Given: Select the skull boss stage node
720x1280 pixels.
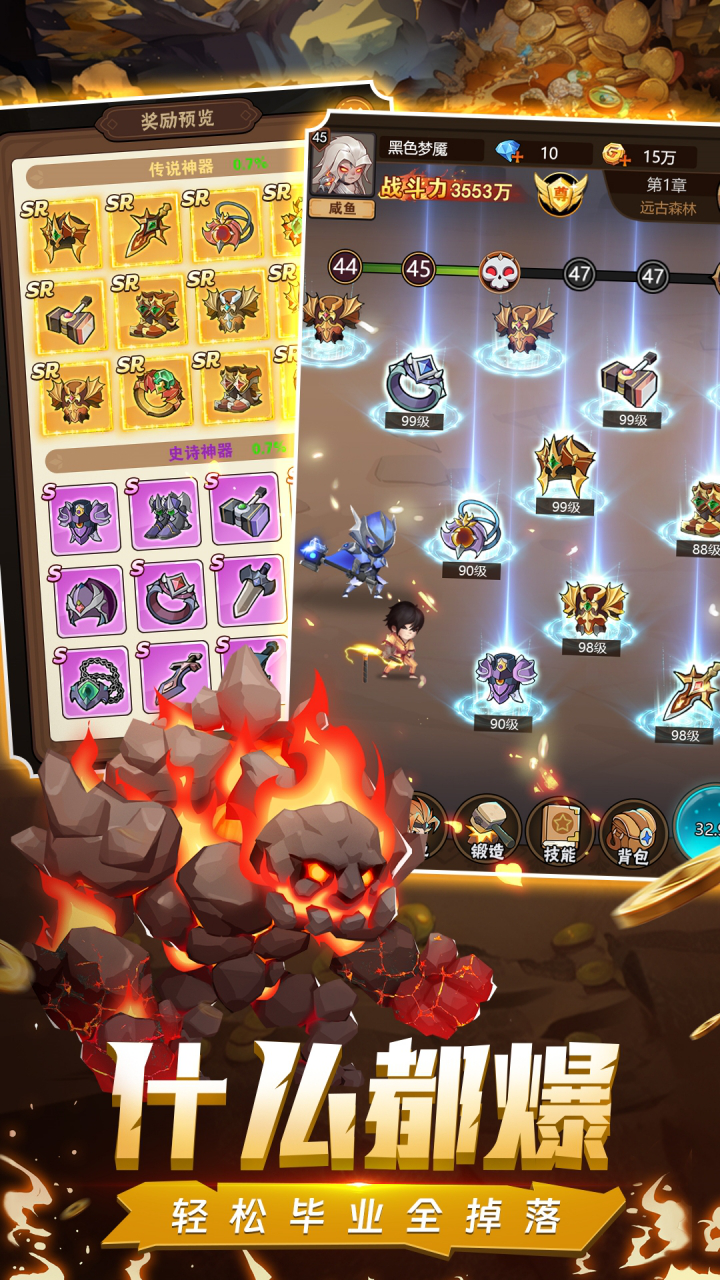Looking at the screenshot, I should (x=500, y=271).
